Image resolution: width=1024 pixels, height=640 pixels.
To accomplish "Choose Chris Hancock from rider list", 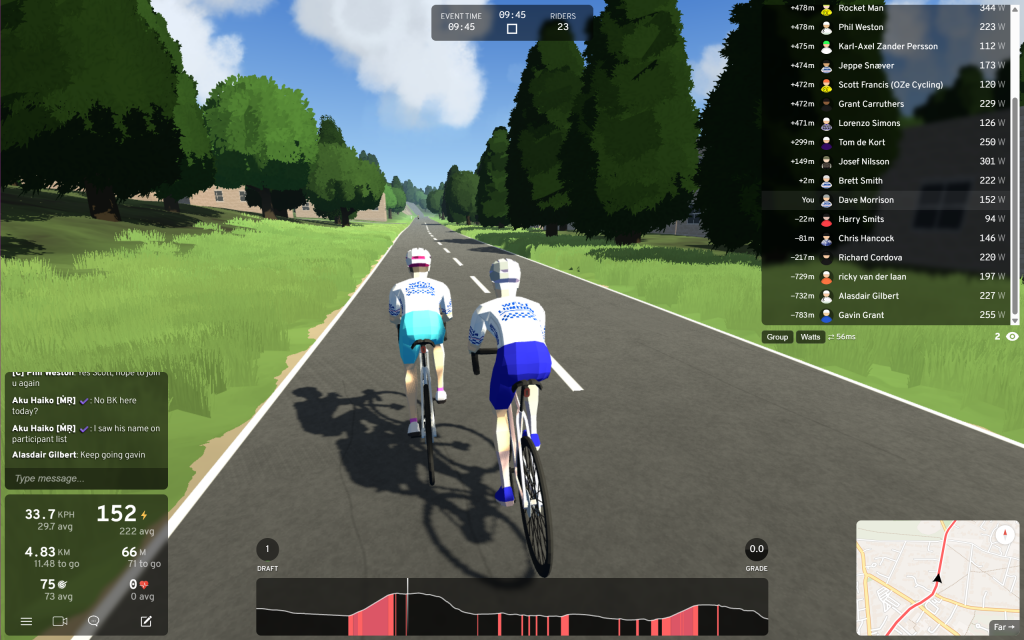I will pyautogui.click(x=890, y=238).
